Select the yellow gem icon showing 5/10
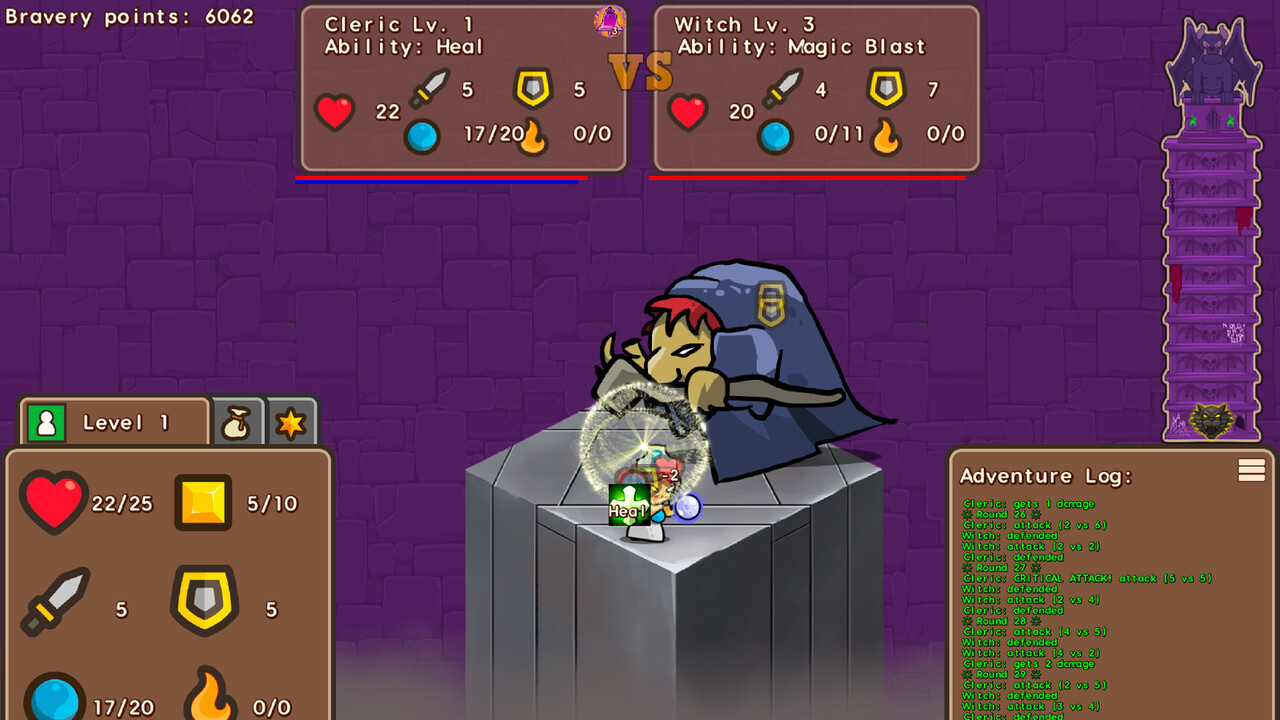The width and height of the screenshot is (1280, 720). tap(203, 503)
